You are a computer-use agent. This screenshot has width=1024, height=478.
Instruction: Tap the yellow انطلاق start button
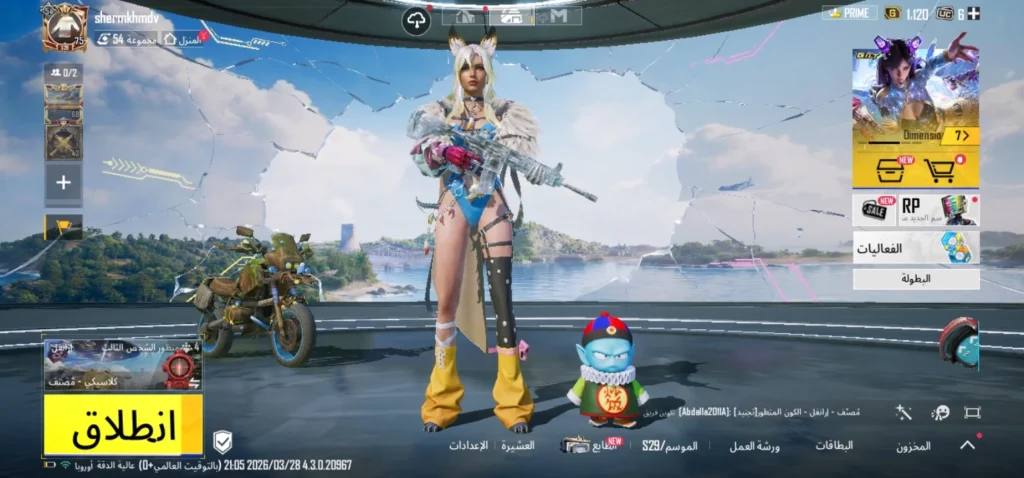123,425
